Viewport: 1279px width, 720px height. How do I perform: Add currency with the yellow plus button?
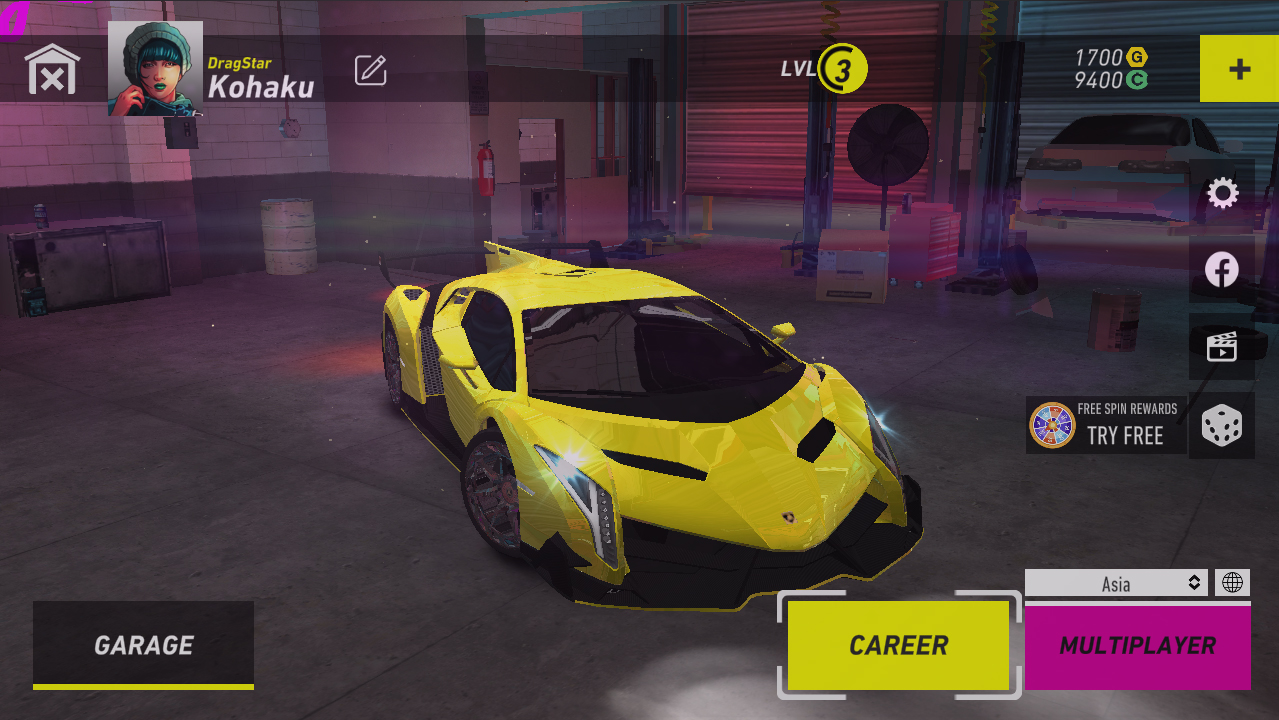[x=1239, y=69]
